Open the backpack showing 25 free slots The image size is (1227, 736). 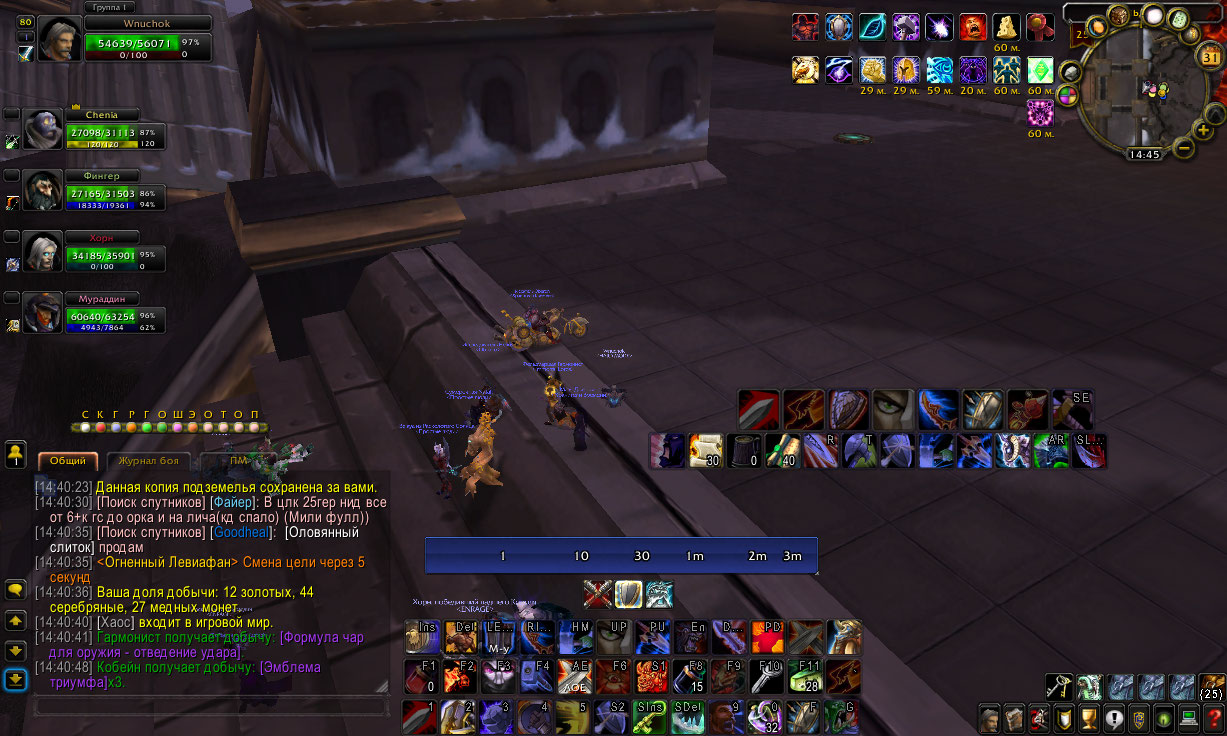point(1212,686)
